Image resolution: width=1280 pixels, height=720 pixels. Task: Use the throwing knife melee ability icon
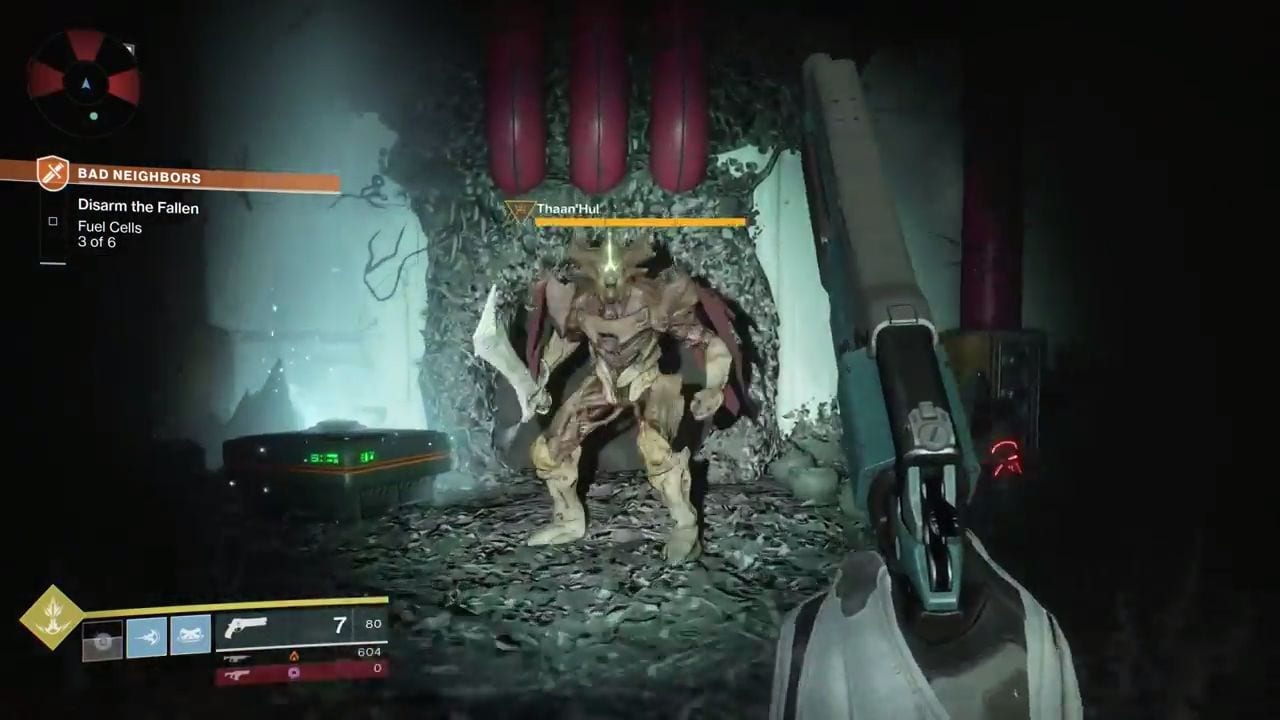click(146, 636)
